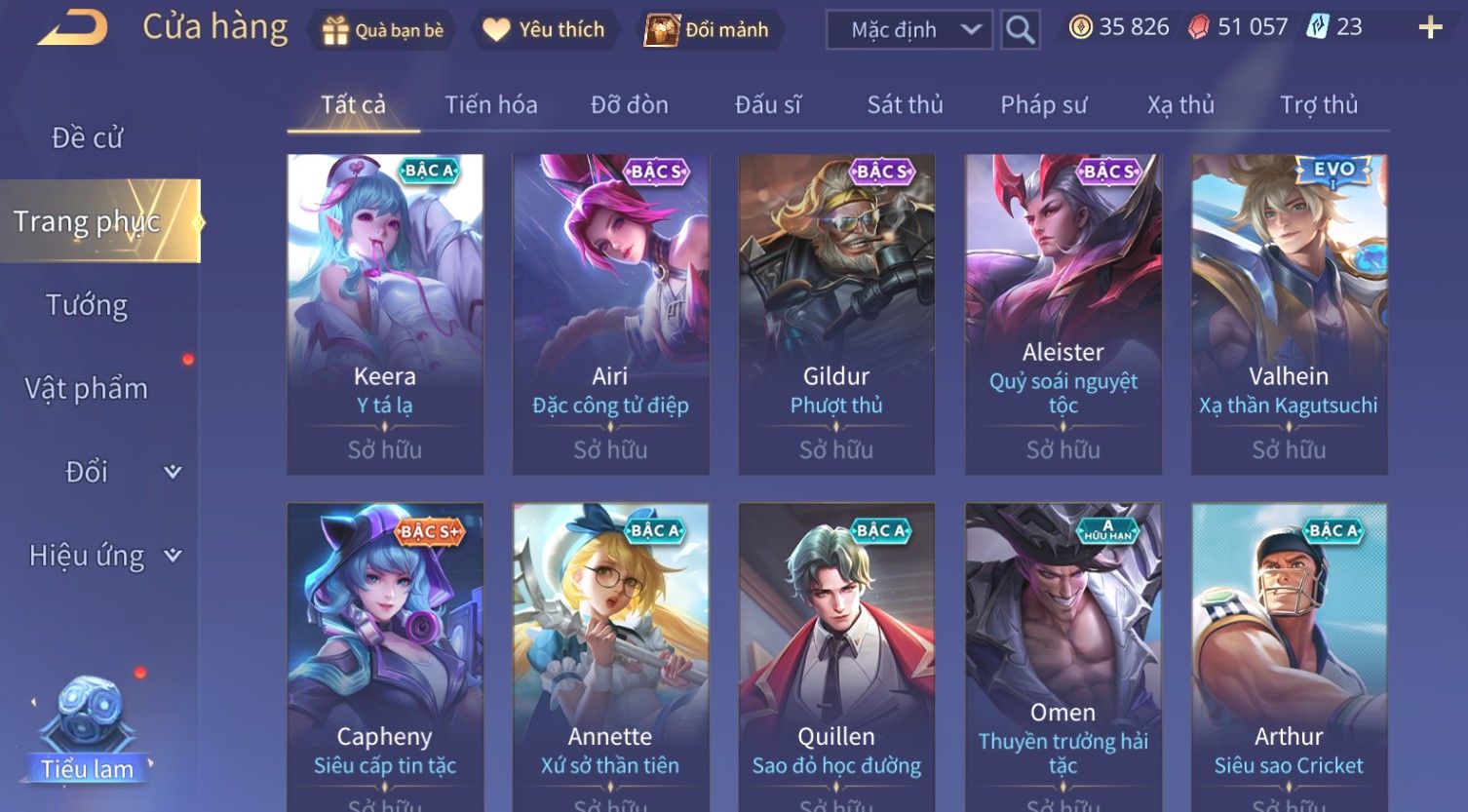Click the magnifying glass search button
Viewport: 1468px width, 812px height.
pos(1020,30)
